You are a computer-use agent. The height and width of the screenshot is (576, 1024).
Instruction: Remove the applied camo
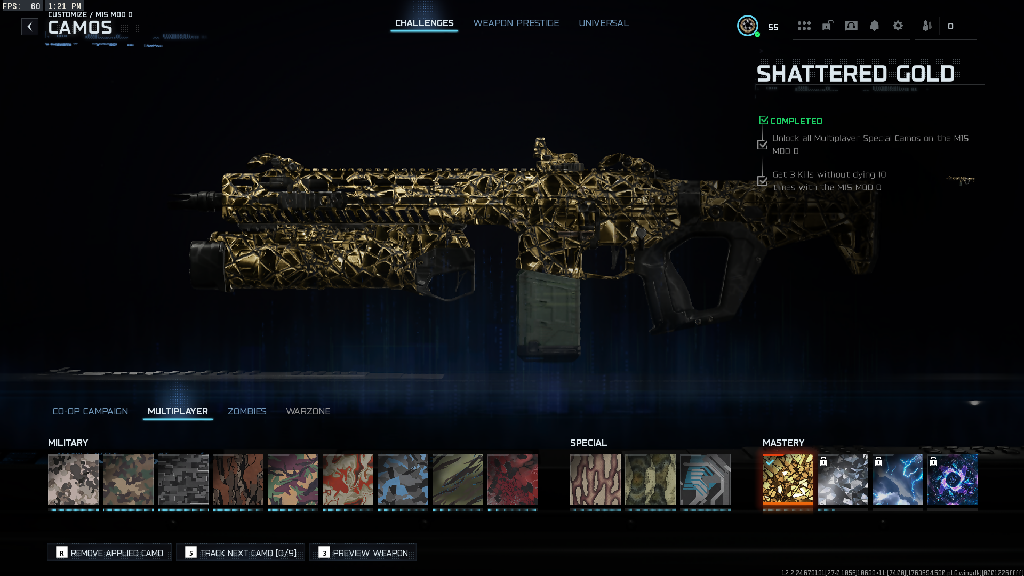(110, 552)
